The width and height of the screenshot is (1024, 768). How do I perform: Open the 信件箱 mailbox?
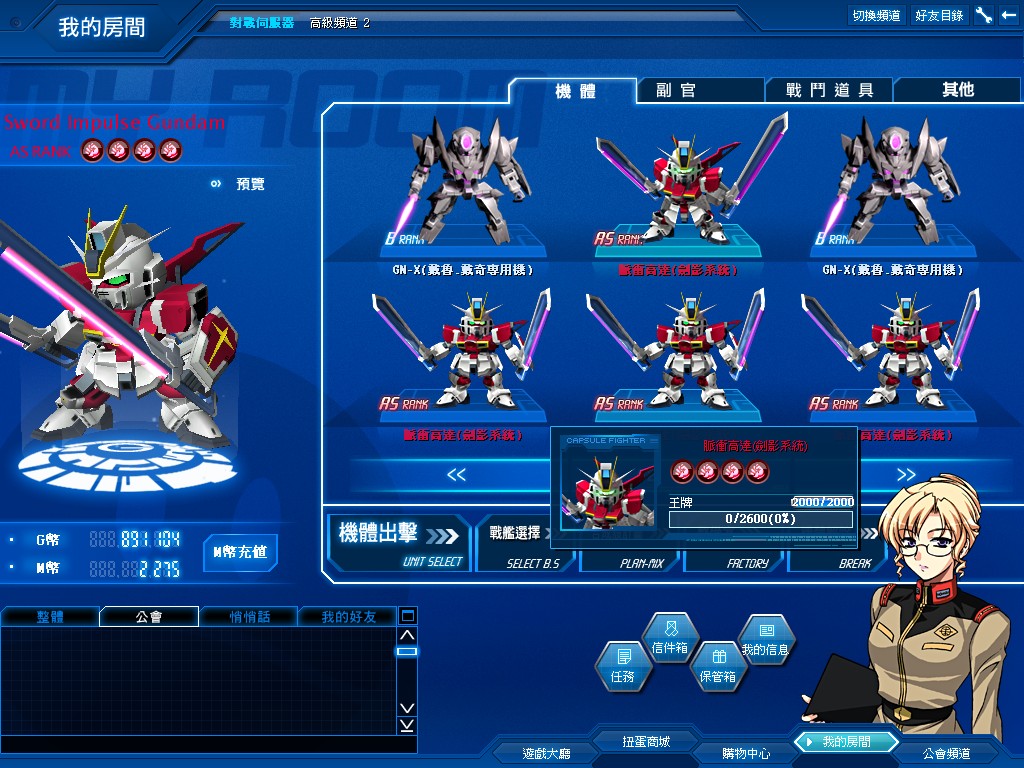pos(669,638)
